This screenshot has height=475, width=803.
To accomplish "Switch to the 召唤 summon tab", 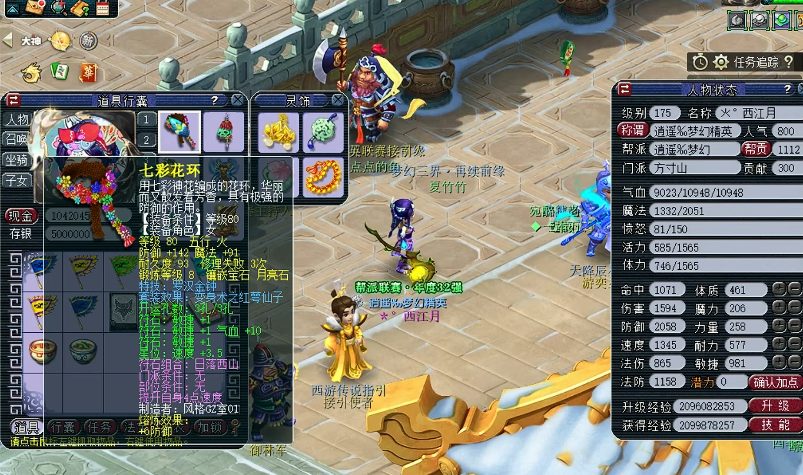I will [16, 140].
